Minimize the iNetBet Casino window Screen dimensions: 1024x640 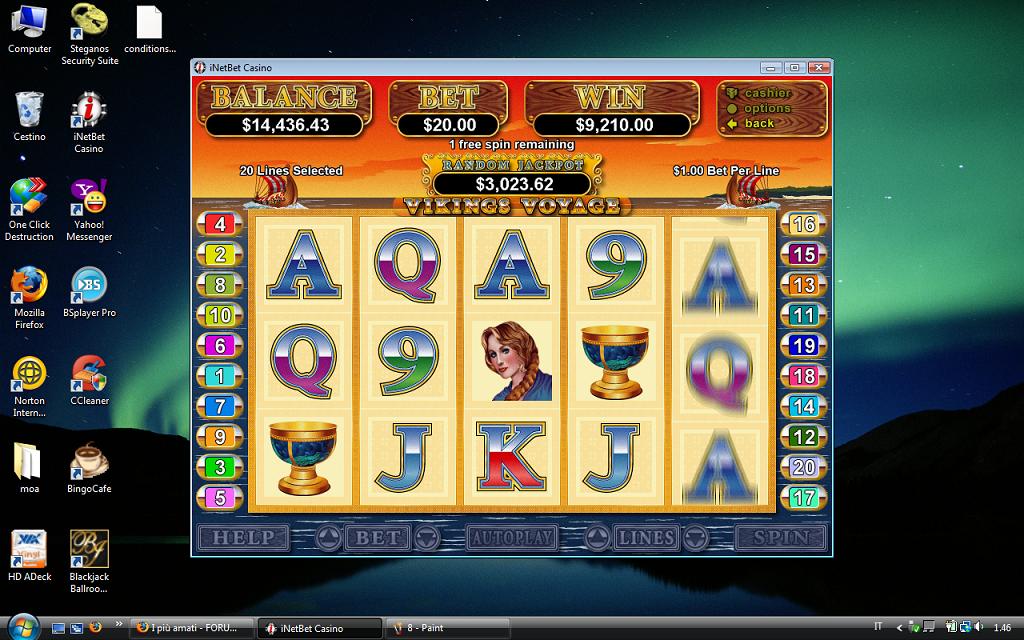click(x=770, y=68)
